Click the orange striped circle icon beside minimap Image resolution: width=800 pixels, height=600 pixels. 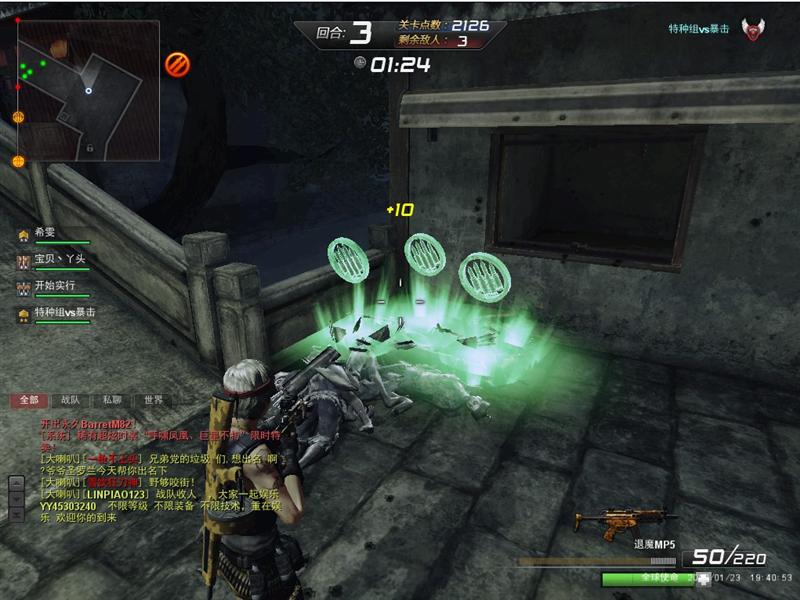[x=177, y=64]
